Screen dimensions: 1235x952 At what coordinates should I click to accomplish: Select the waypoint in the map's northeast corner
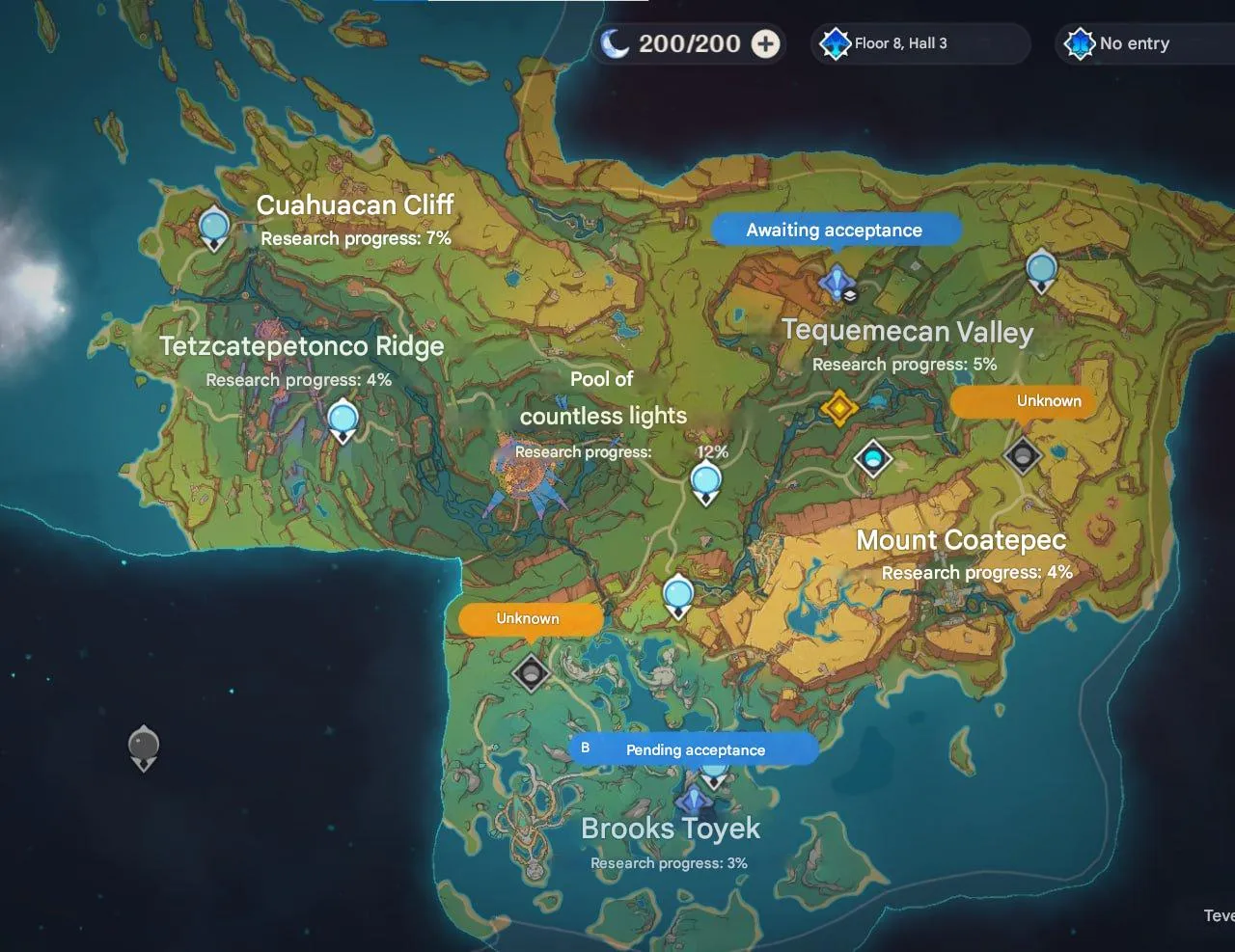click(1040, 269)
